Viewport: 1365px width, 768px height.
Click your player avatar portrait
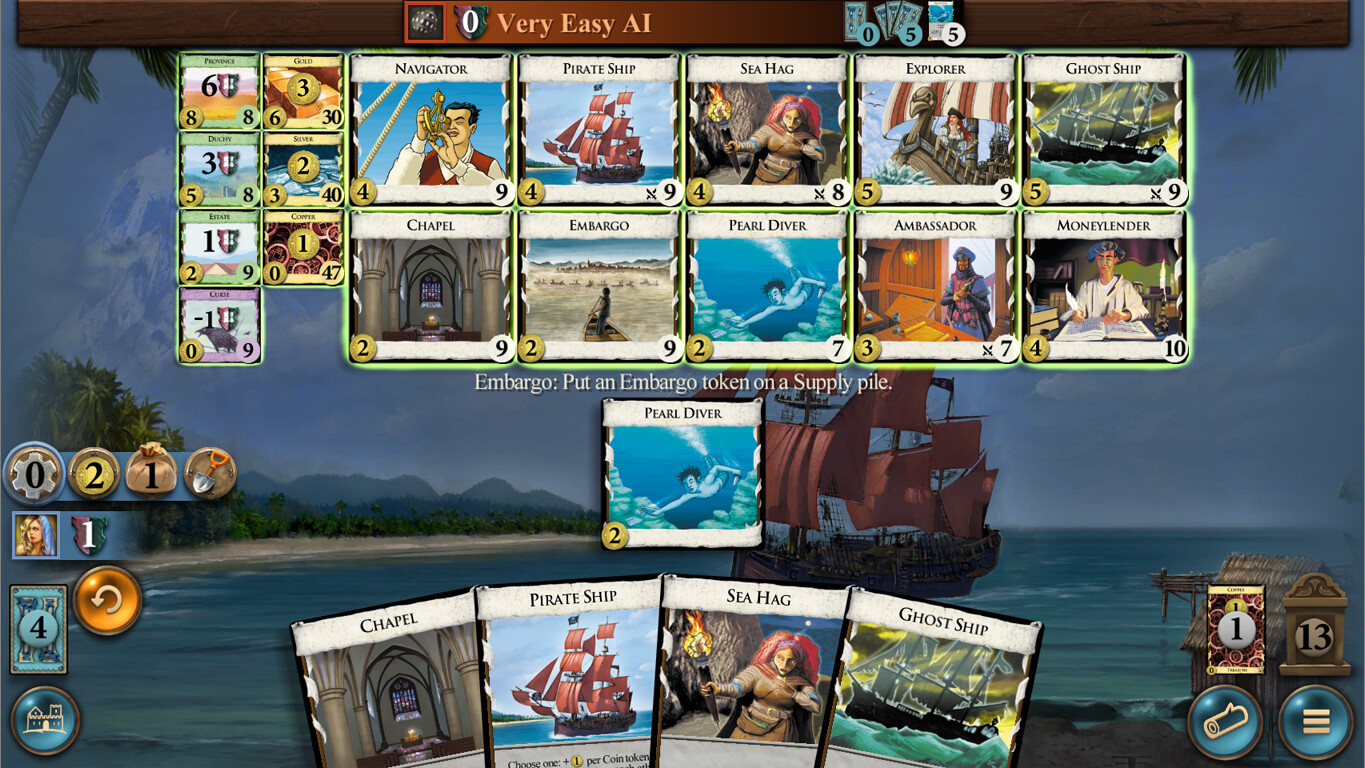click(x=36, y=534)
